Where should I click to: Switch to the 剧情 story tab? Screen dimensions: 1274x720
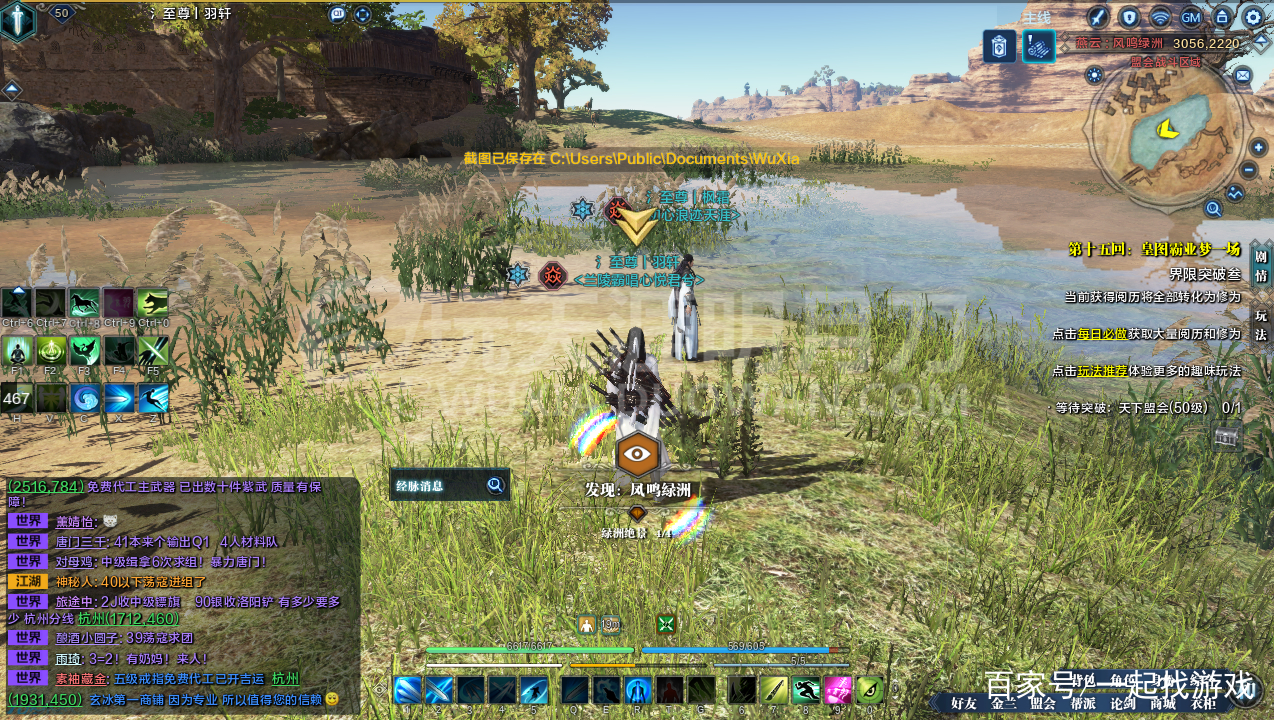pos(1261,263)
